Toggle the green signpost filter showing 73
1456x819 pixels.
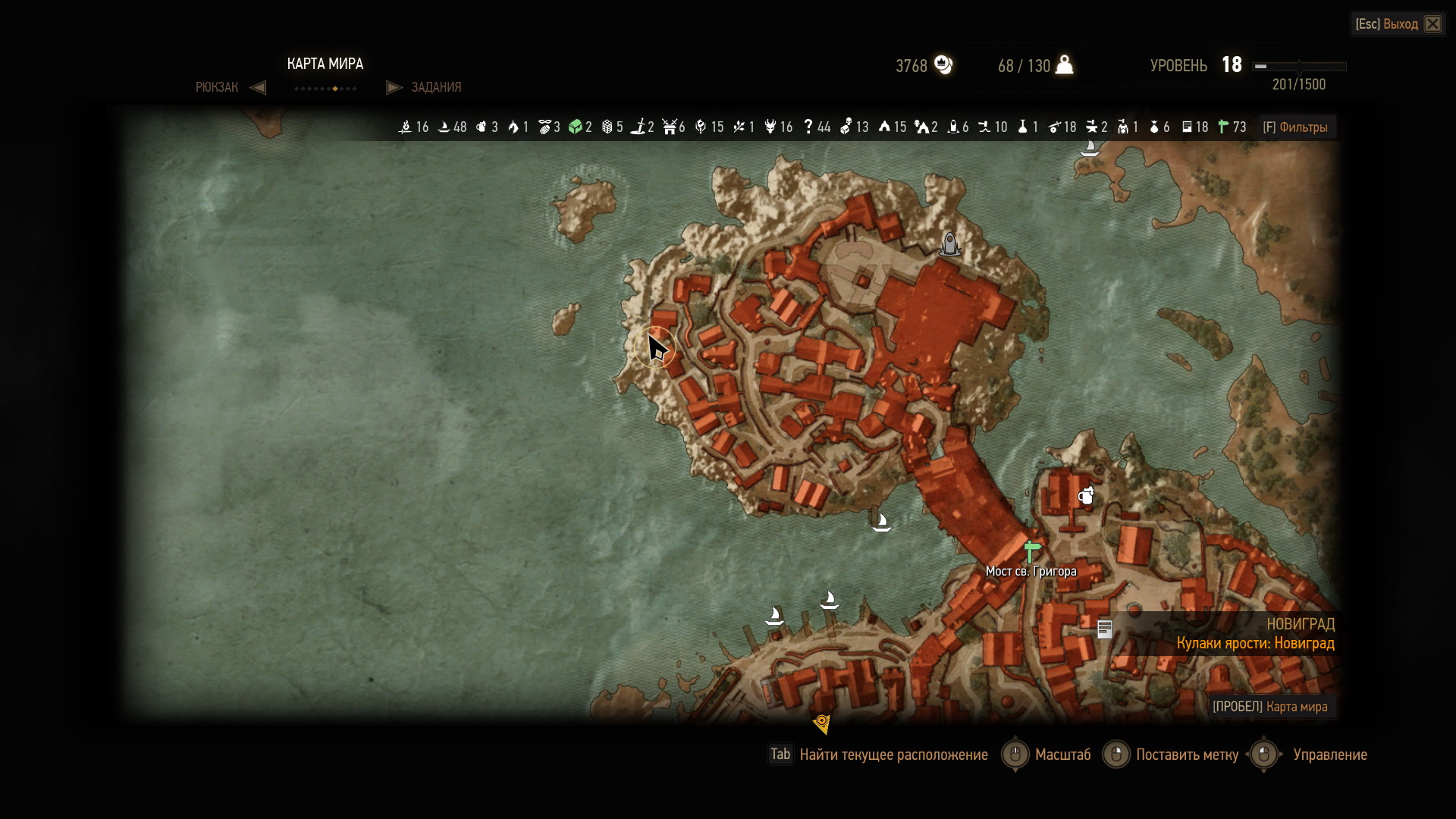pos(1223,127)
